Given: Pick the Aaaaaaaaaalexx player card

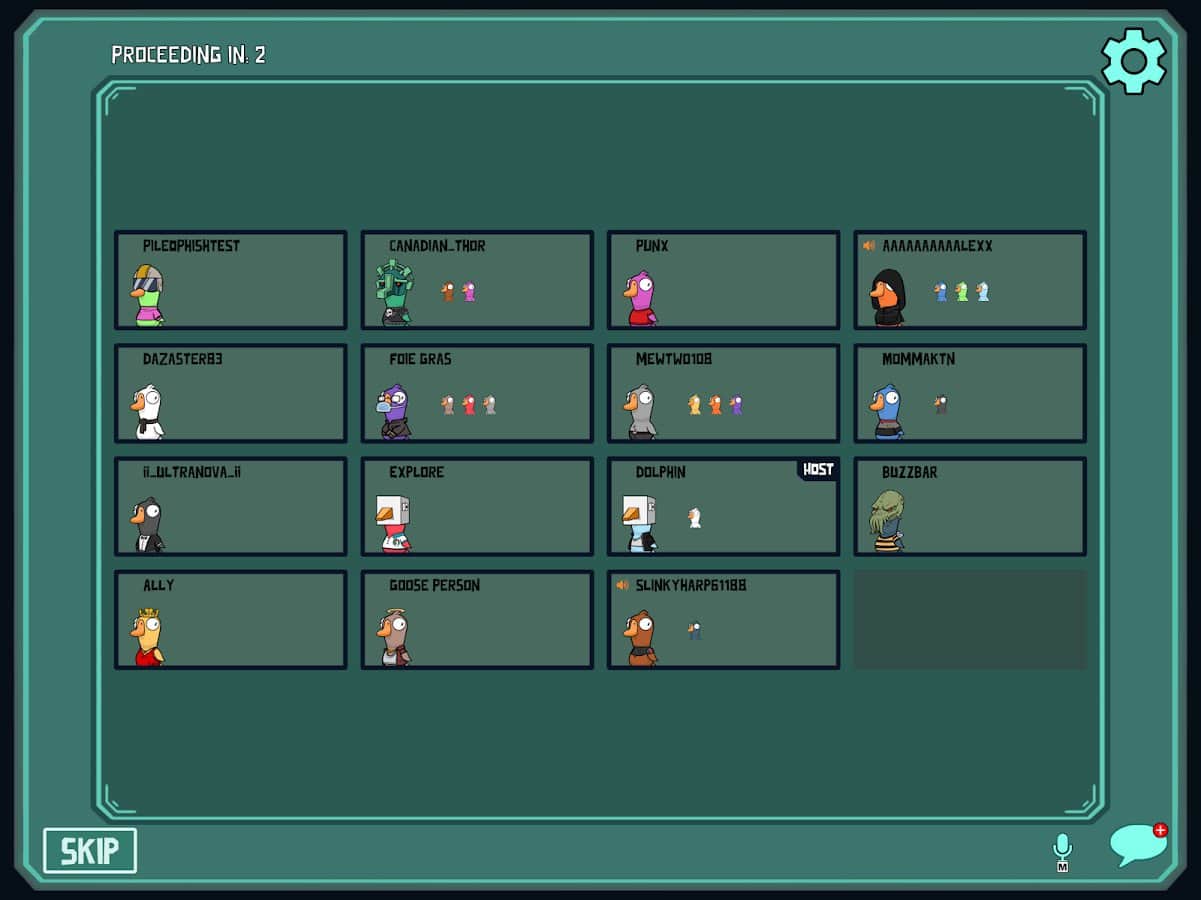Looking at the screenshot, I should pos(970,280).
